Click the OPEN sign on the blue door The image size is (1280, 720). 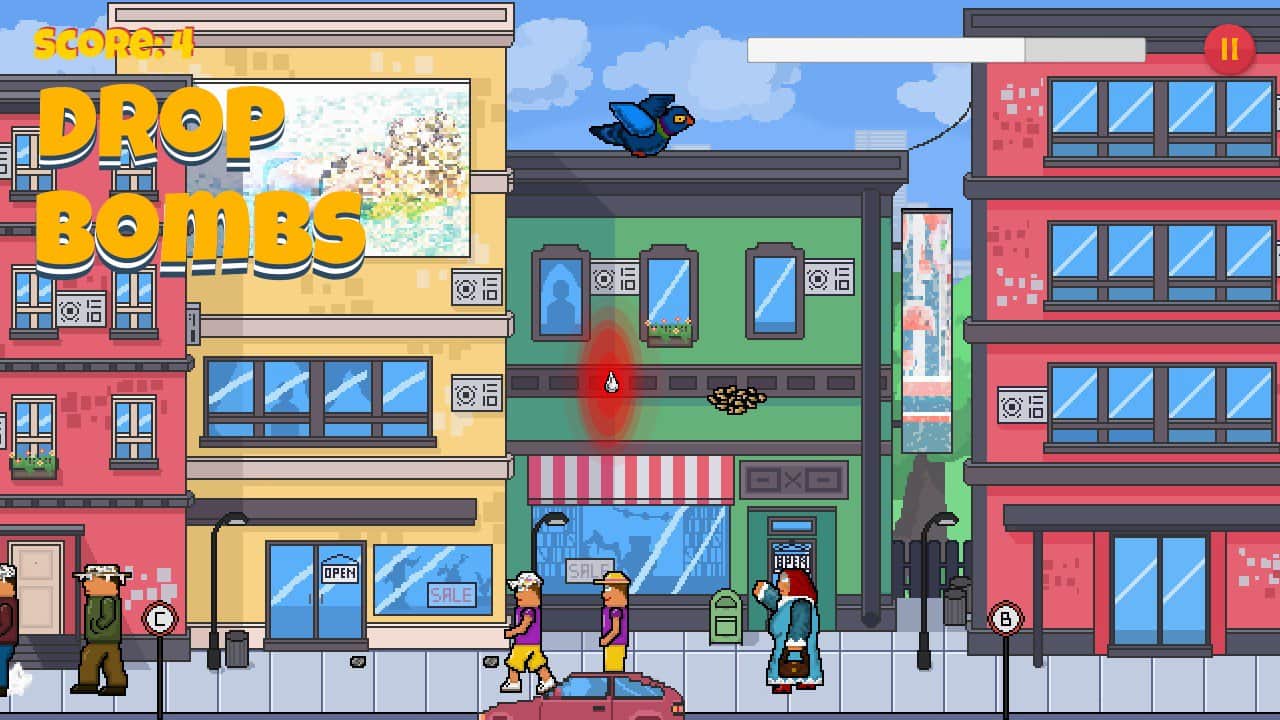tap(338, 573)
